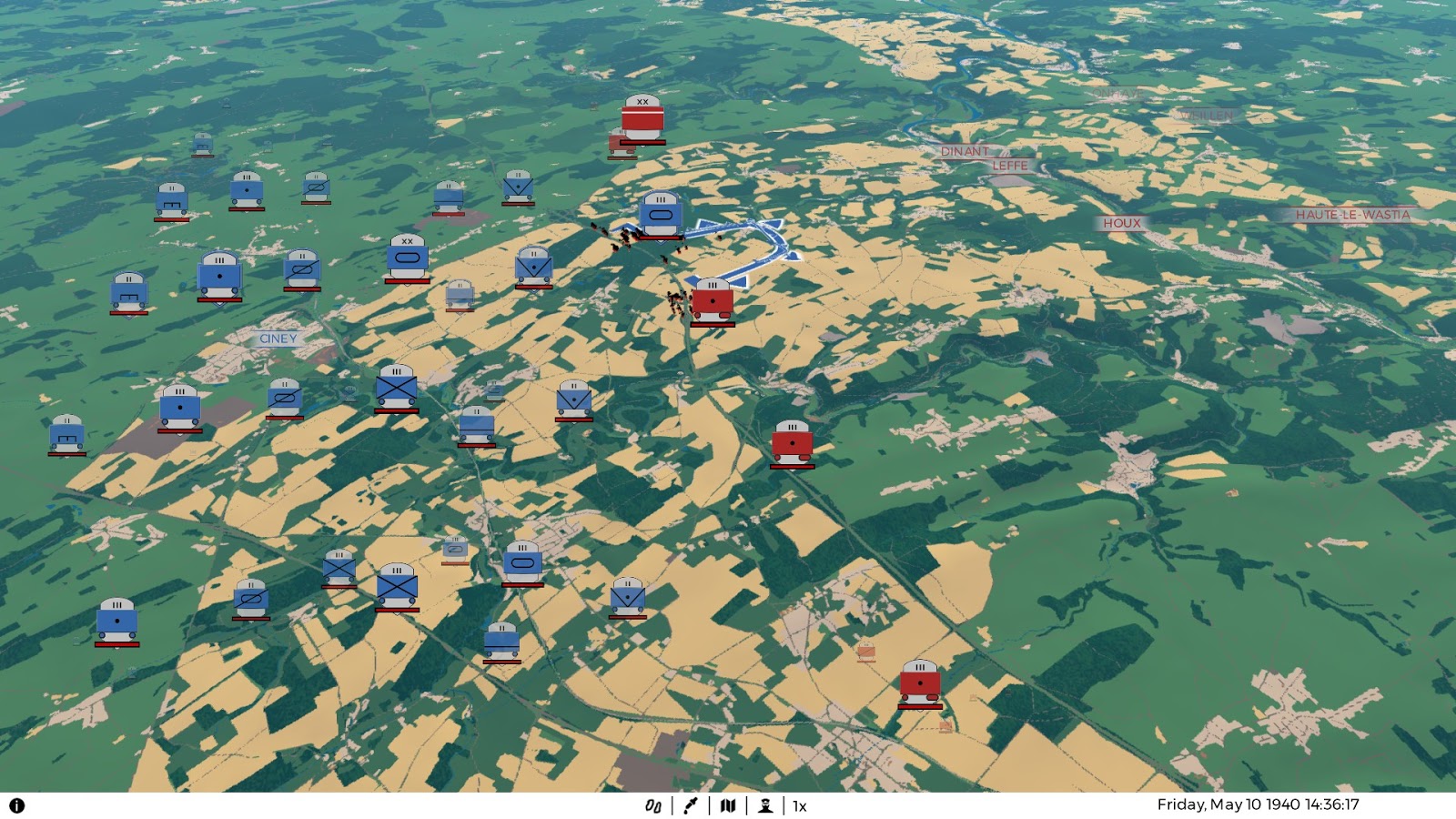Click the commander portrait icon in bottom toolbar
Viewport: 1456px width, 819px height.
coord(765,806)
